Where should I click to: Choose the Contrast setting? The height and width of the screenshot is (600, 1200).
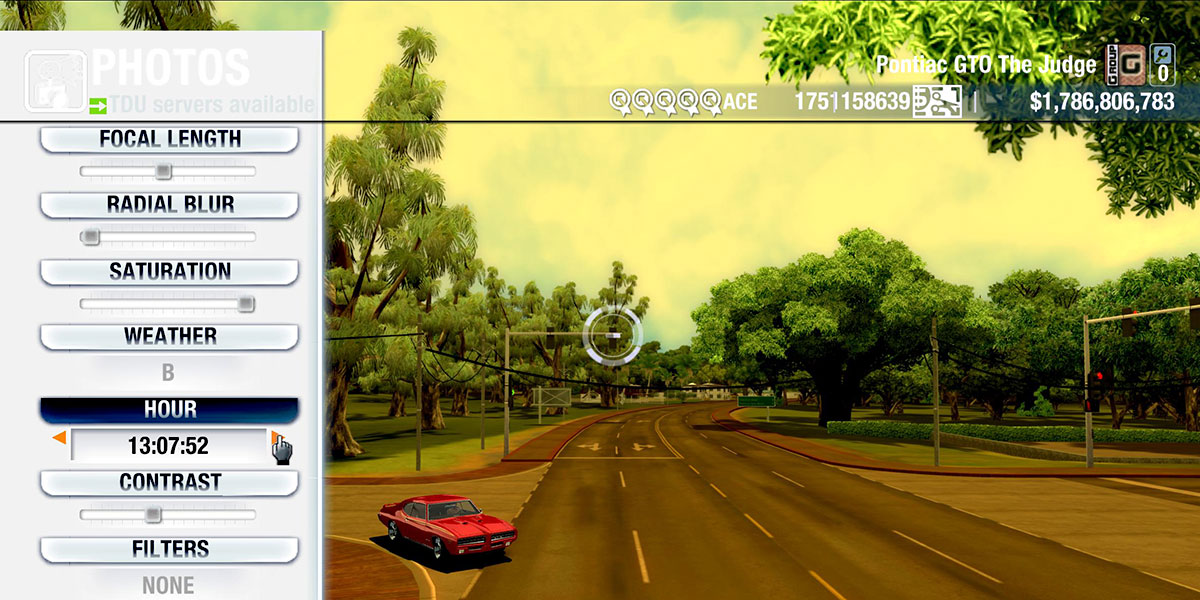pyautogui.click(x=169, y=482)
